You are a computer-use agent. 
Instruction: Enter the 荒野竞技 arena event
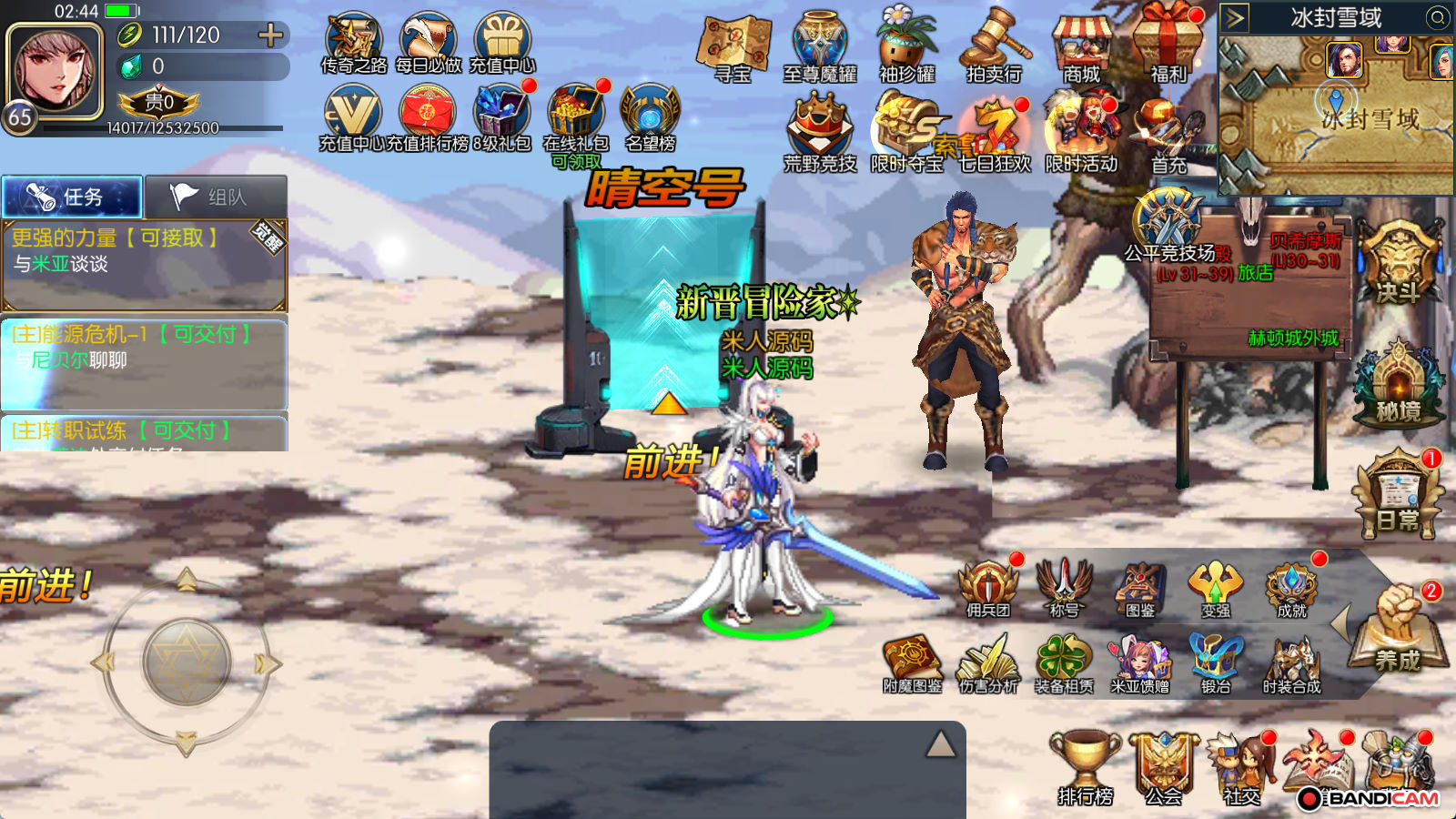[x=820, y=134]
